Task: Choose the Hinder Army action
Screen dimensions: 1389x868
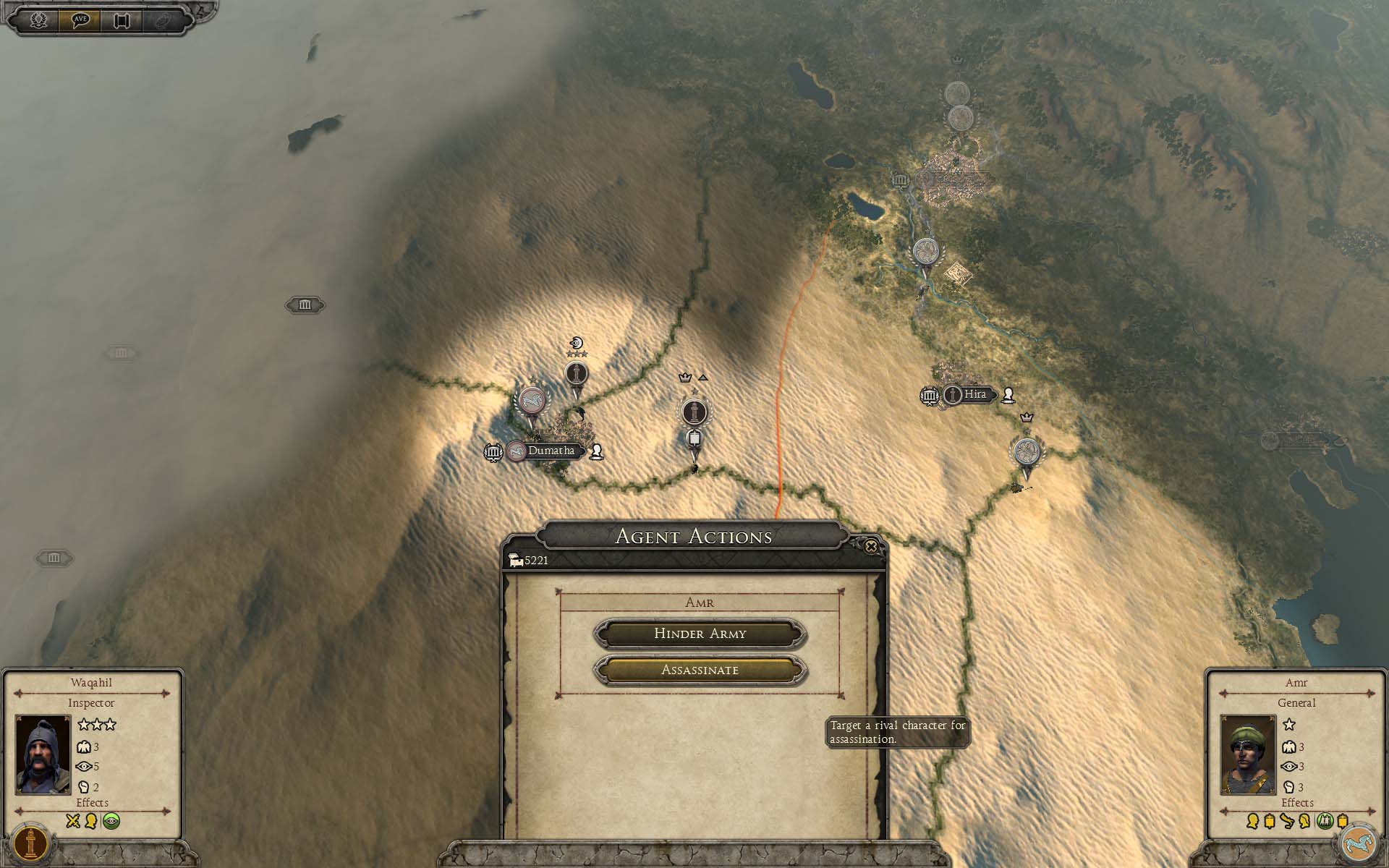Action: [700, 634]
